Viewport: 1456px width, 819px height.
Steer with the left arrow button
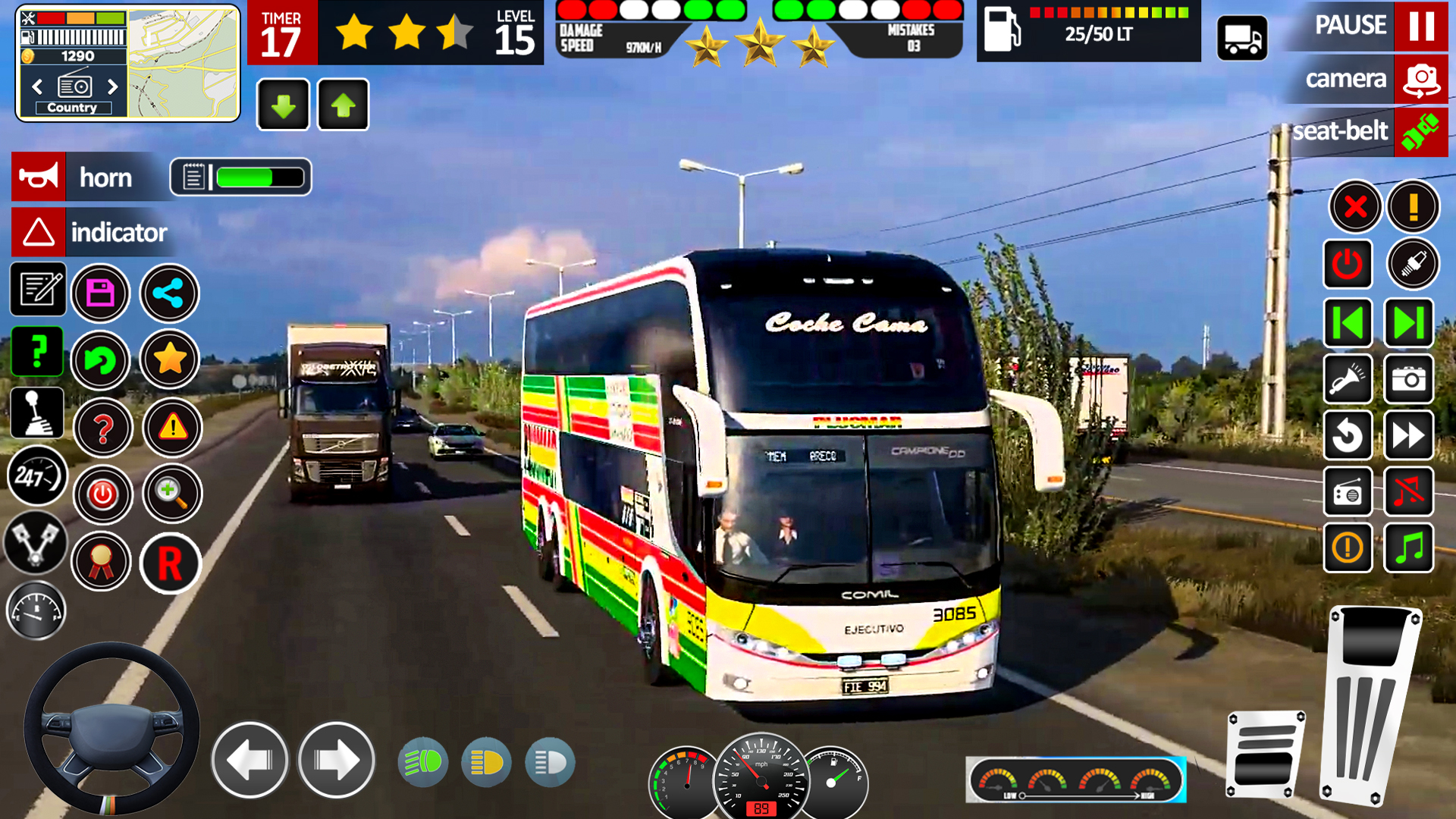[x=249, y=760]
